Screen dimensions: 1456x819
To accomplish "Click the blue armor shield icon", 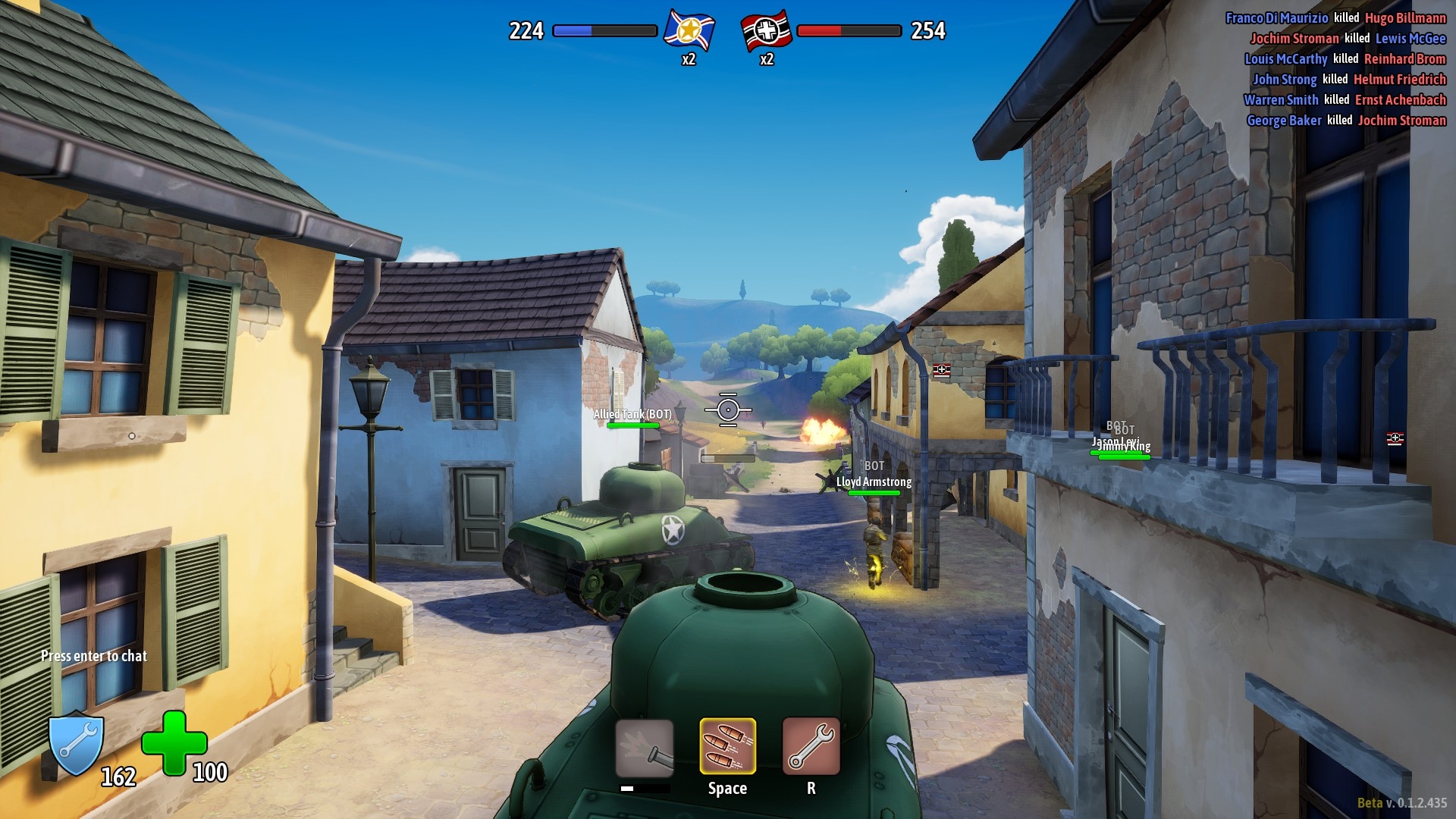I will 76,745.
